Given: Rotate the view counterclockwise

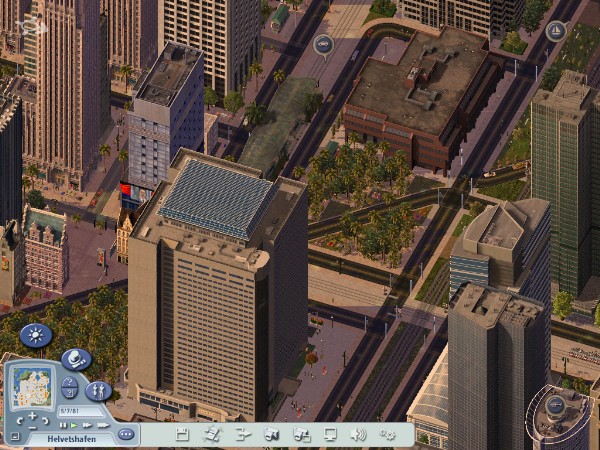Looking at the screenshot, I should pyautogui.click(x=18, y=421).
